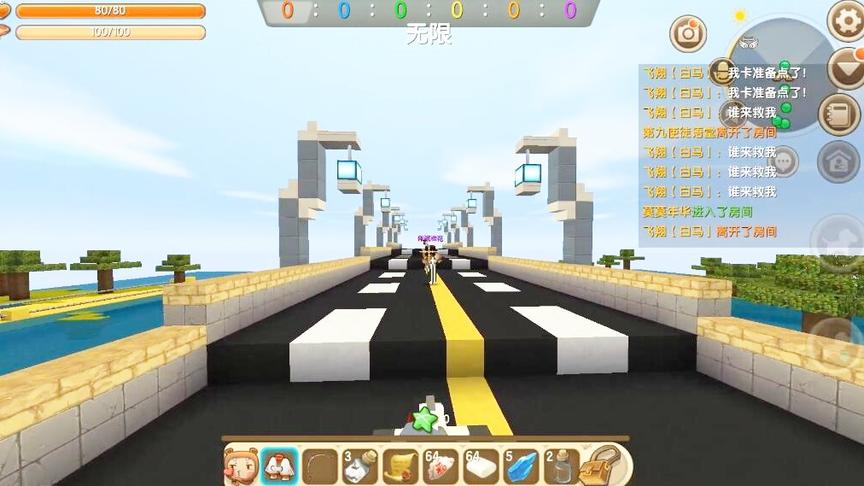Click the house home button
The width and height of the screenshot is (864, 486).
838,161
